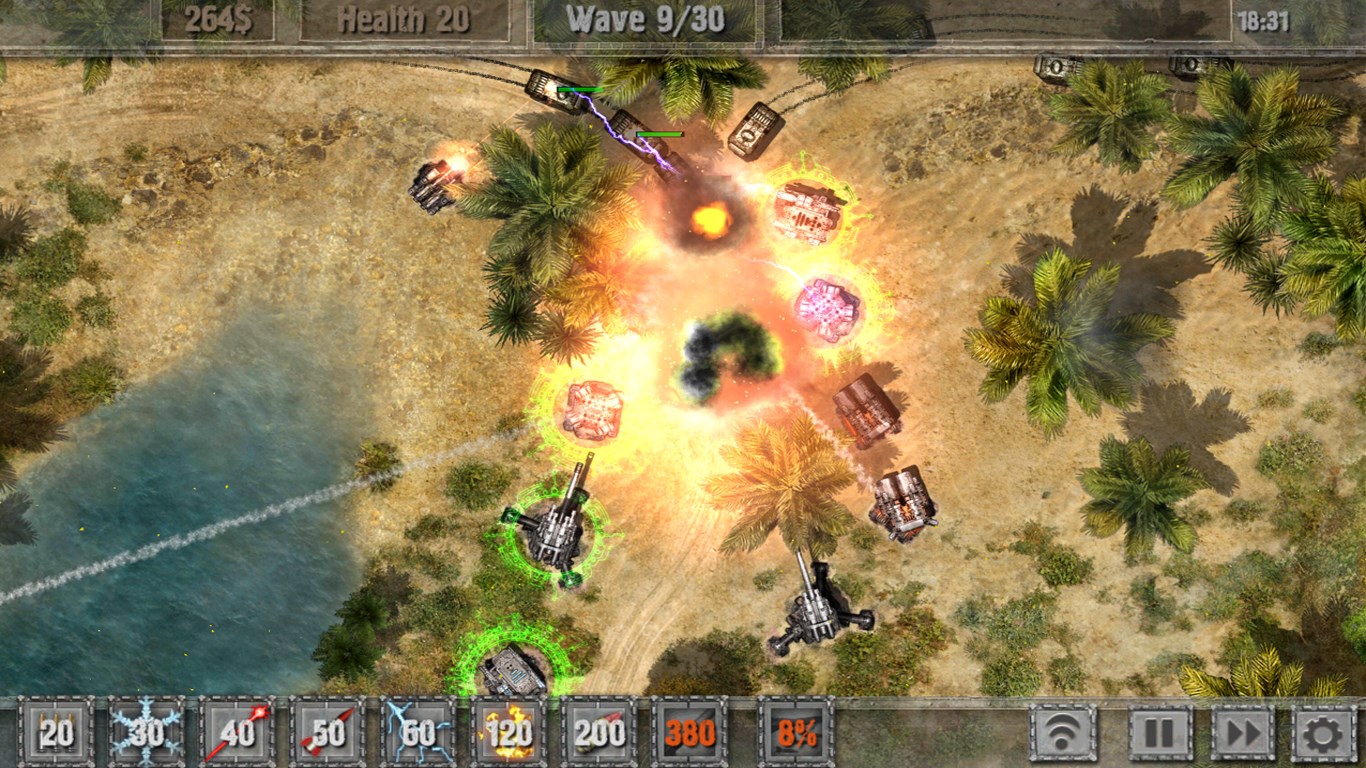Choose the 30-cost snowflake freeze tower
This screenshot has height=768, width=1366.
tap(146, 733)
